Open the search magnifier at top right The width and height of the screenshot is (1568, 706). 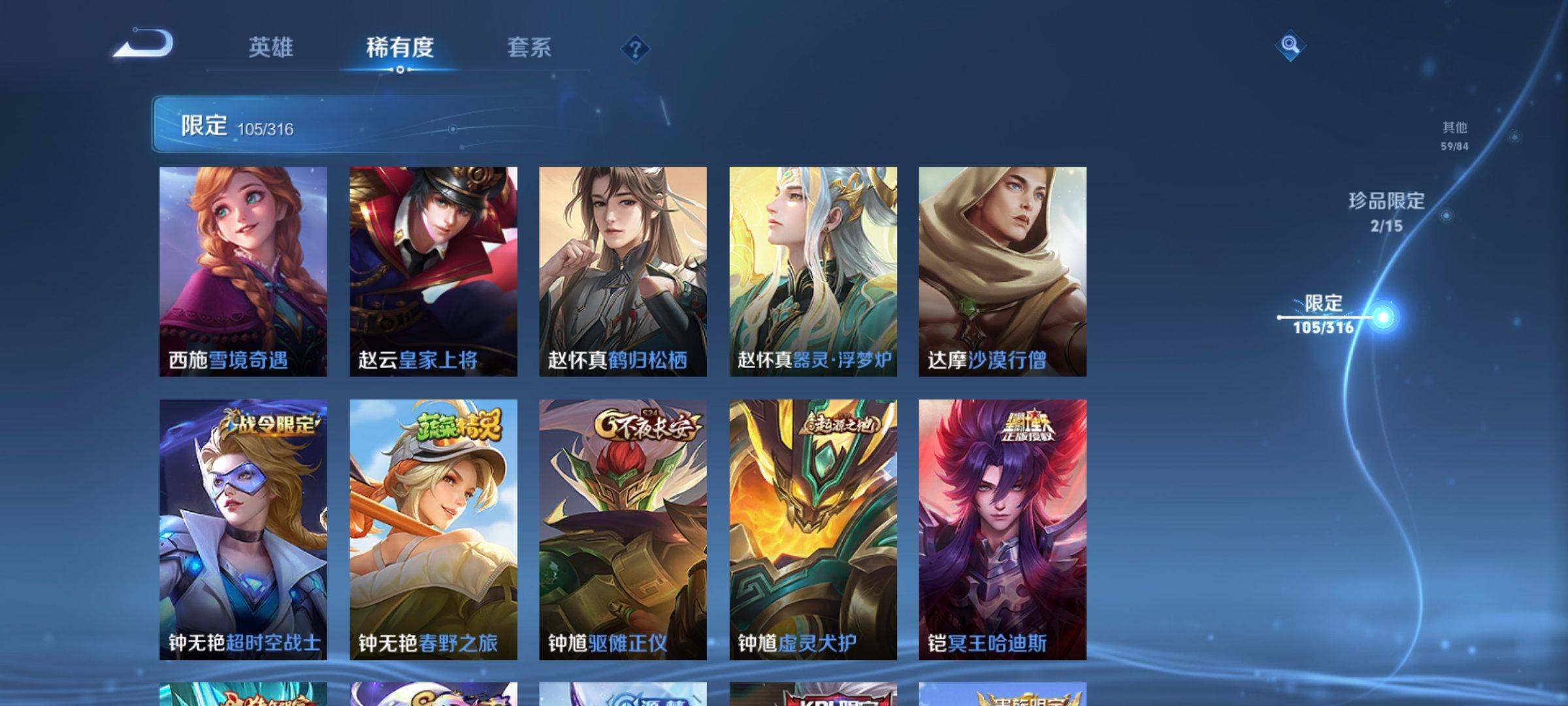click(x=1290, y=46)
